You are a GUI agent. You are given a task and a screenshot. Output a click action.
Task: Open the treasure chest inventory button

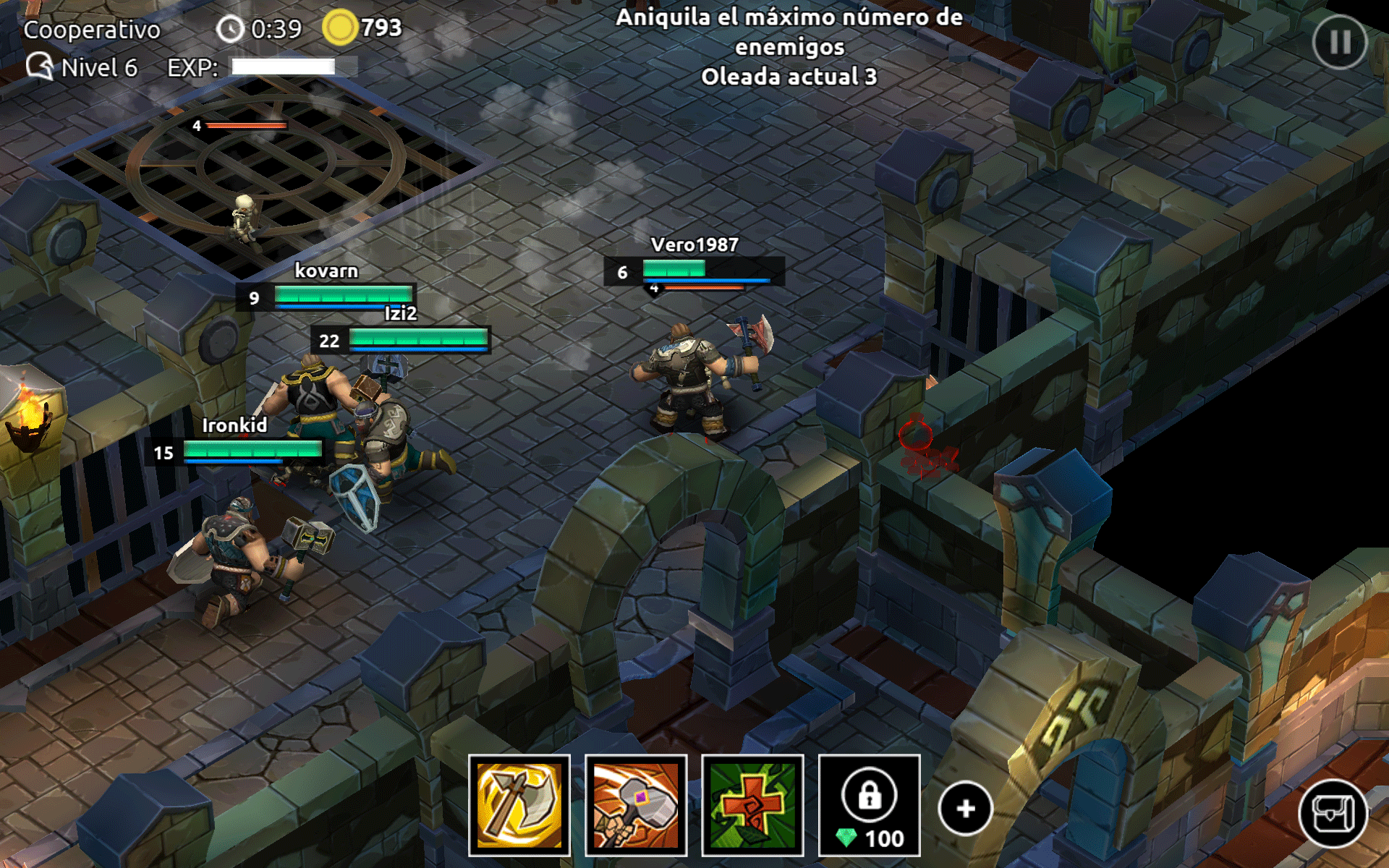tap(1333, 814)
